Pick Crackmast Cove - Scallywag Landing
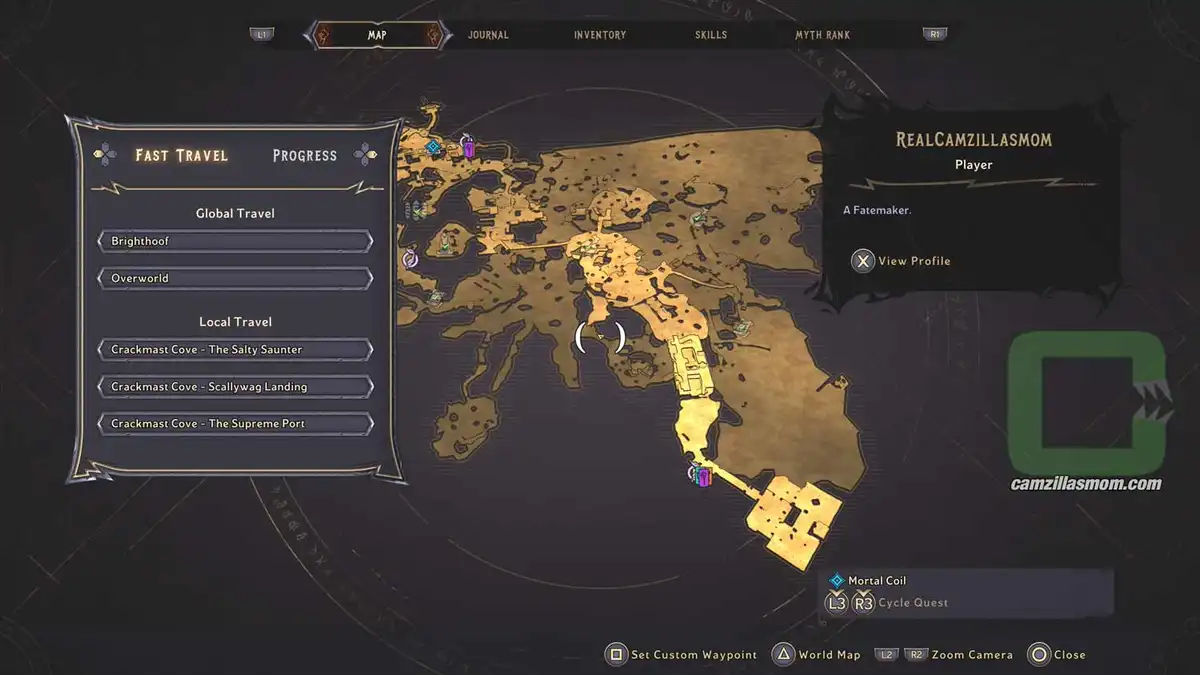This screenshot has width=1200, height=675. (236, 387)
